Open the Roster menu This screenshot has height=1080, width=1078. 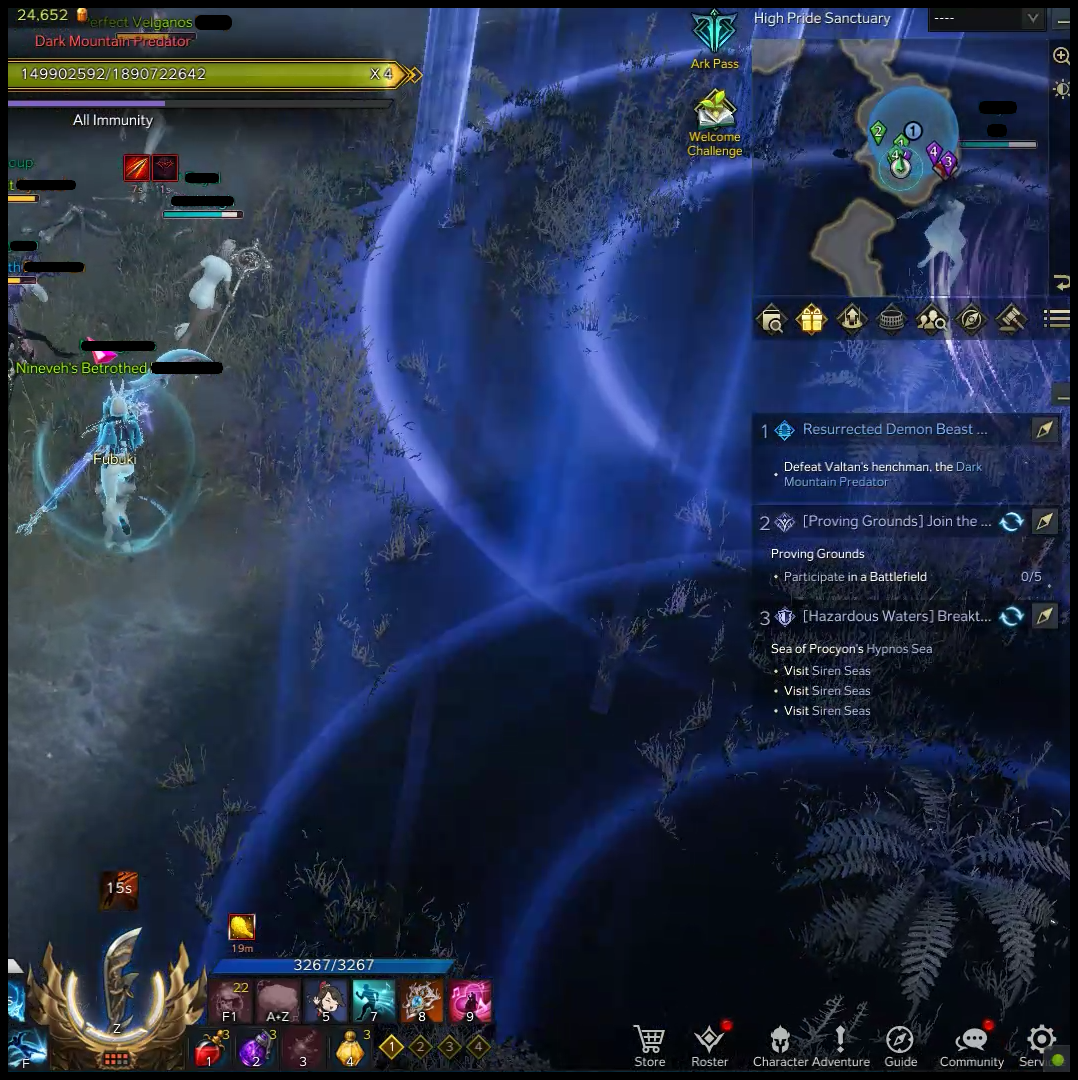(x=709, y=1045)
